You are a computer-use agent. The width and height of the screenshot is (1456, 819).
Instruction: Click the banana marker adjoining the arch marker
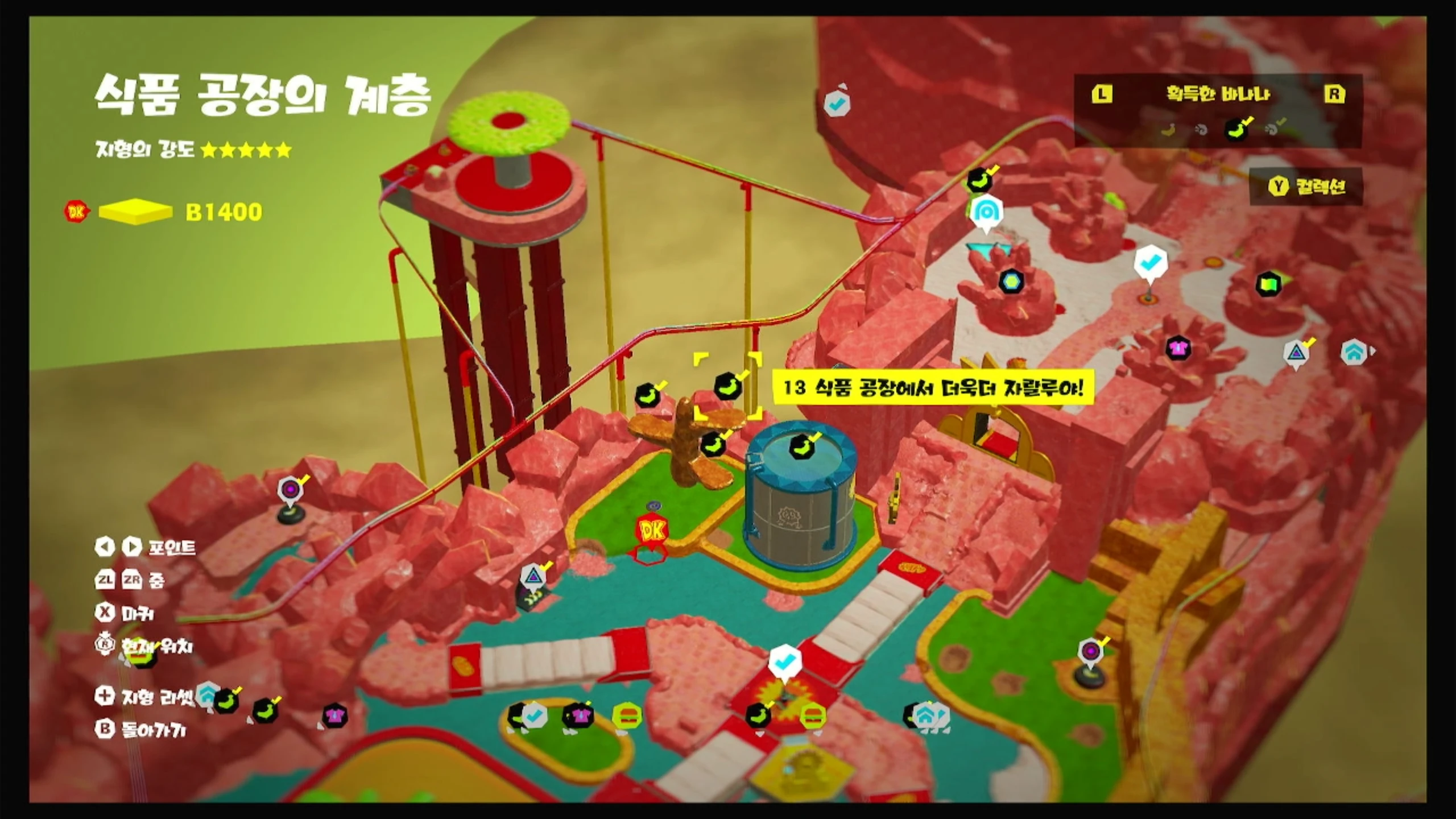point(979,180)
